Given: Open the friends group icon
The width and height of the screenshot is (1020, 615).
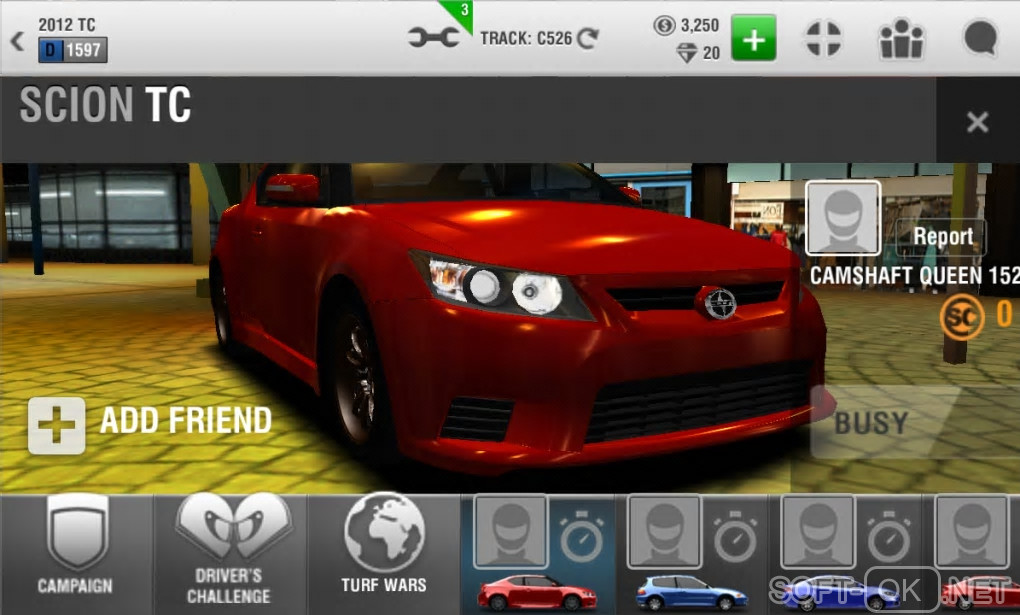Looking at the screenshot, I should (900, 39).
